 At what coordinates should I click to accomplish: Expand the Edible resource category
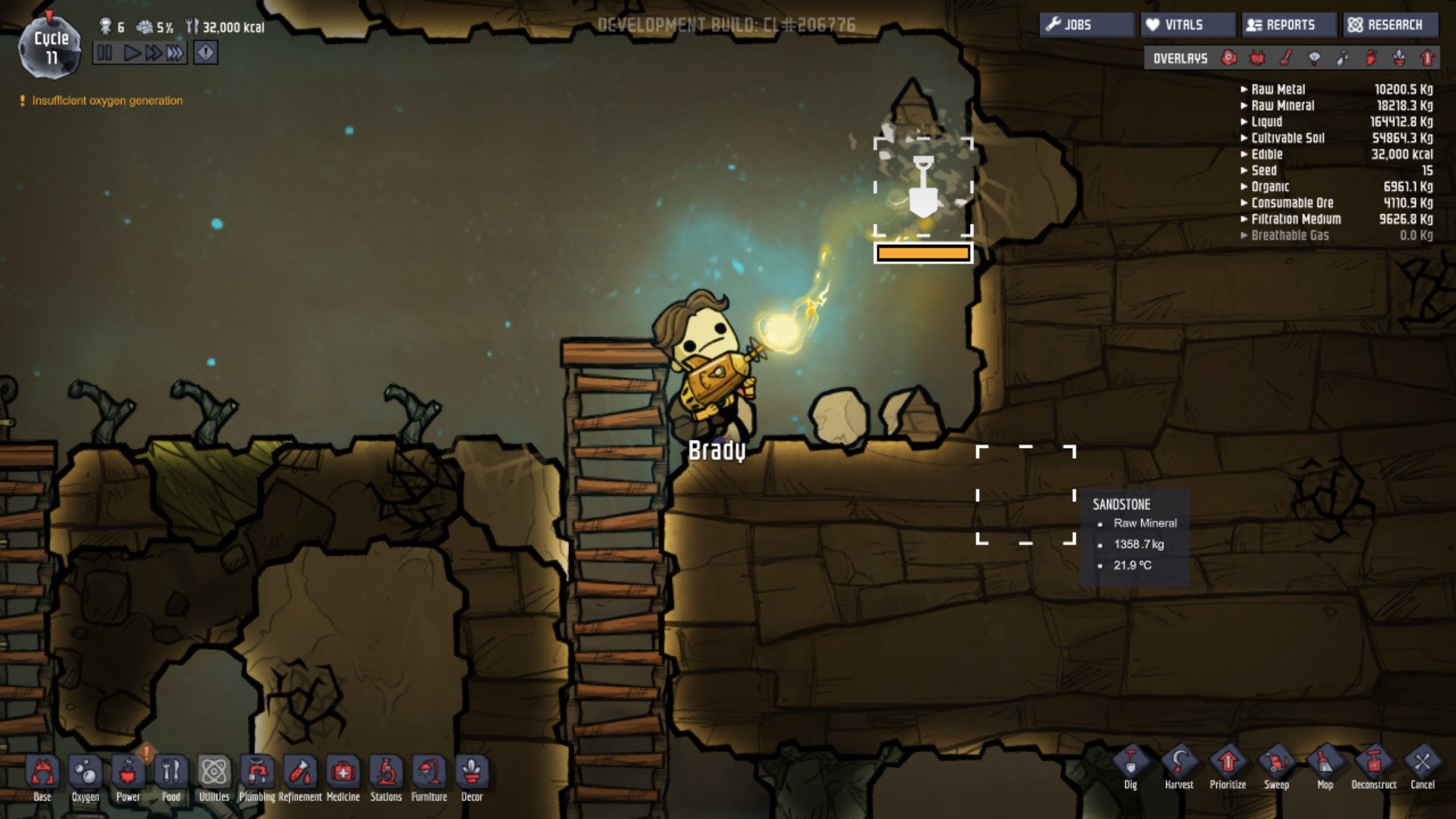pos(1266,155)
